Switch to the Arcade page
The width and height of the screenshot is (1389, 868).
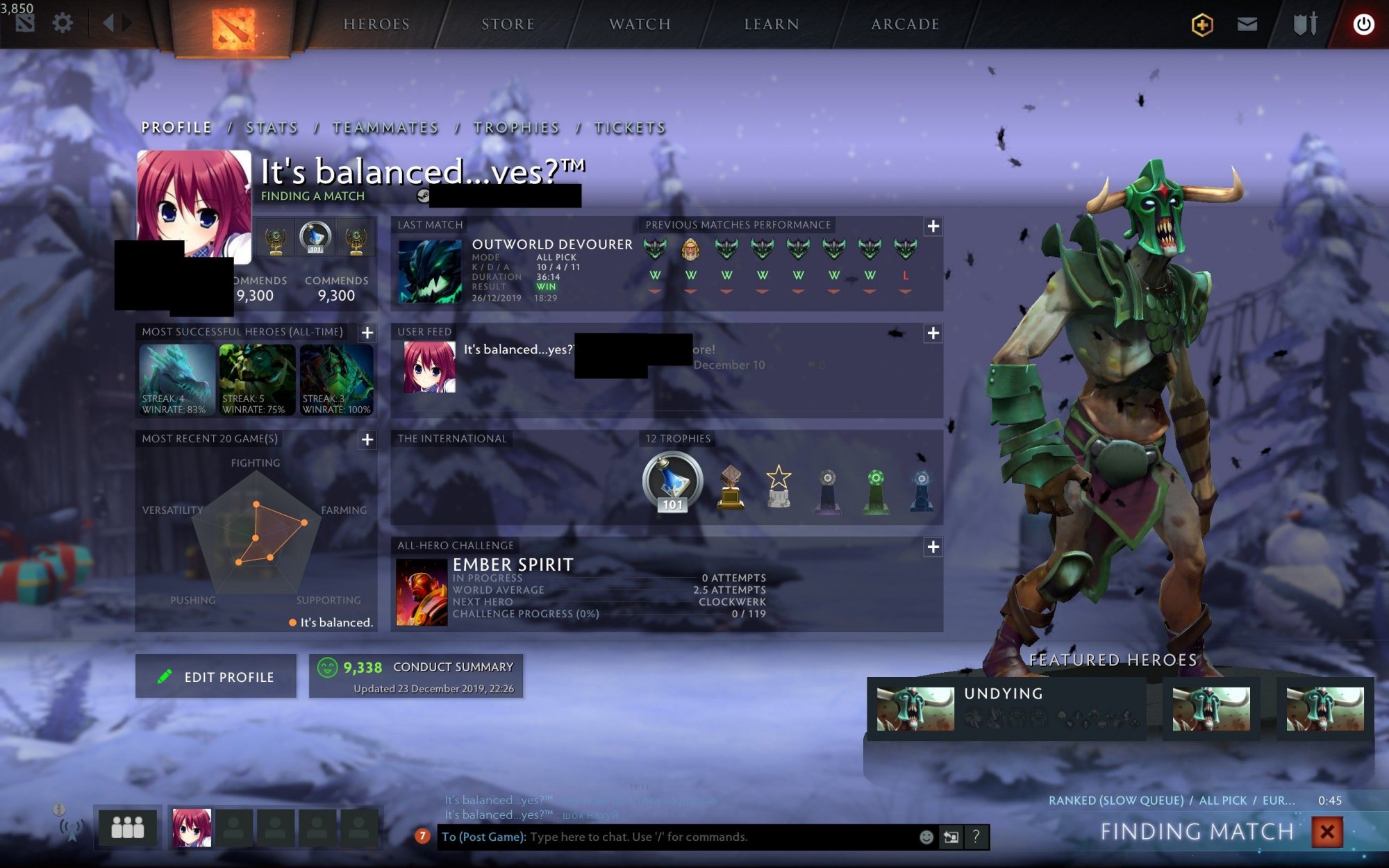coord(905,24)
